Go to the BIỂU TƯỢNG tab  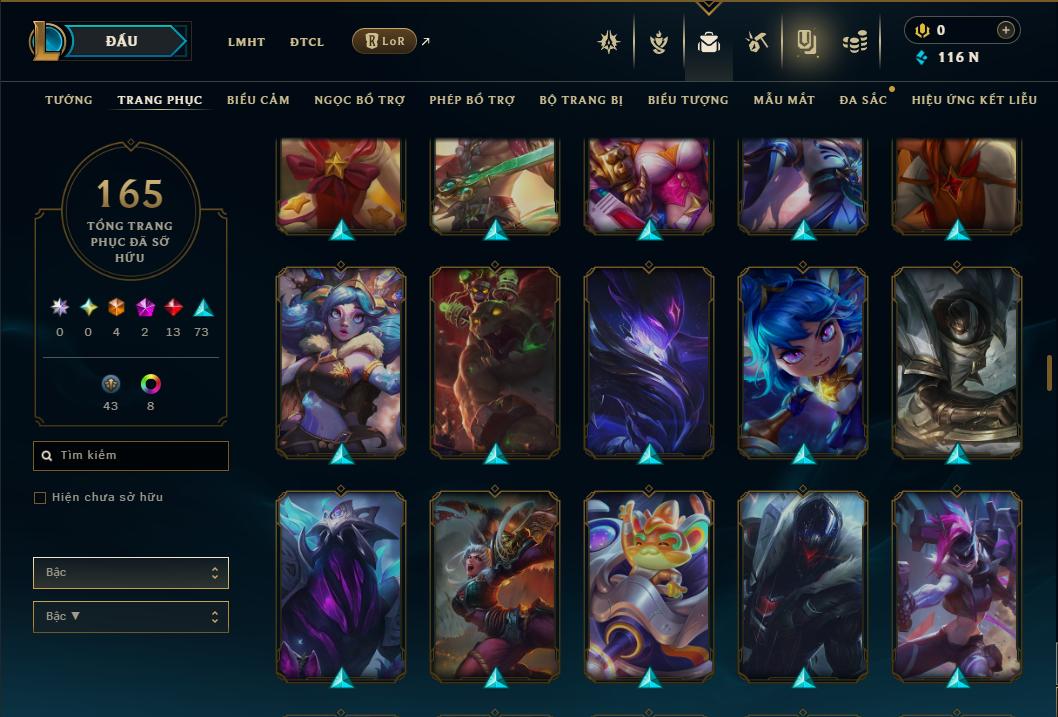pos(688,100)
